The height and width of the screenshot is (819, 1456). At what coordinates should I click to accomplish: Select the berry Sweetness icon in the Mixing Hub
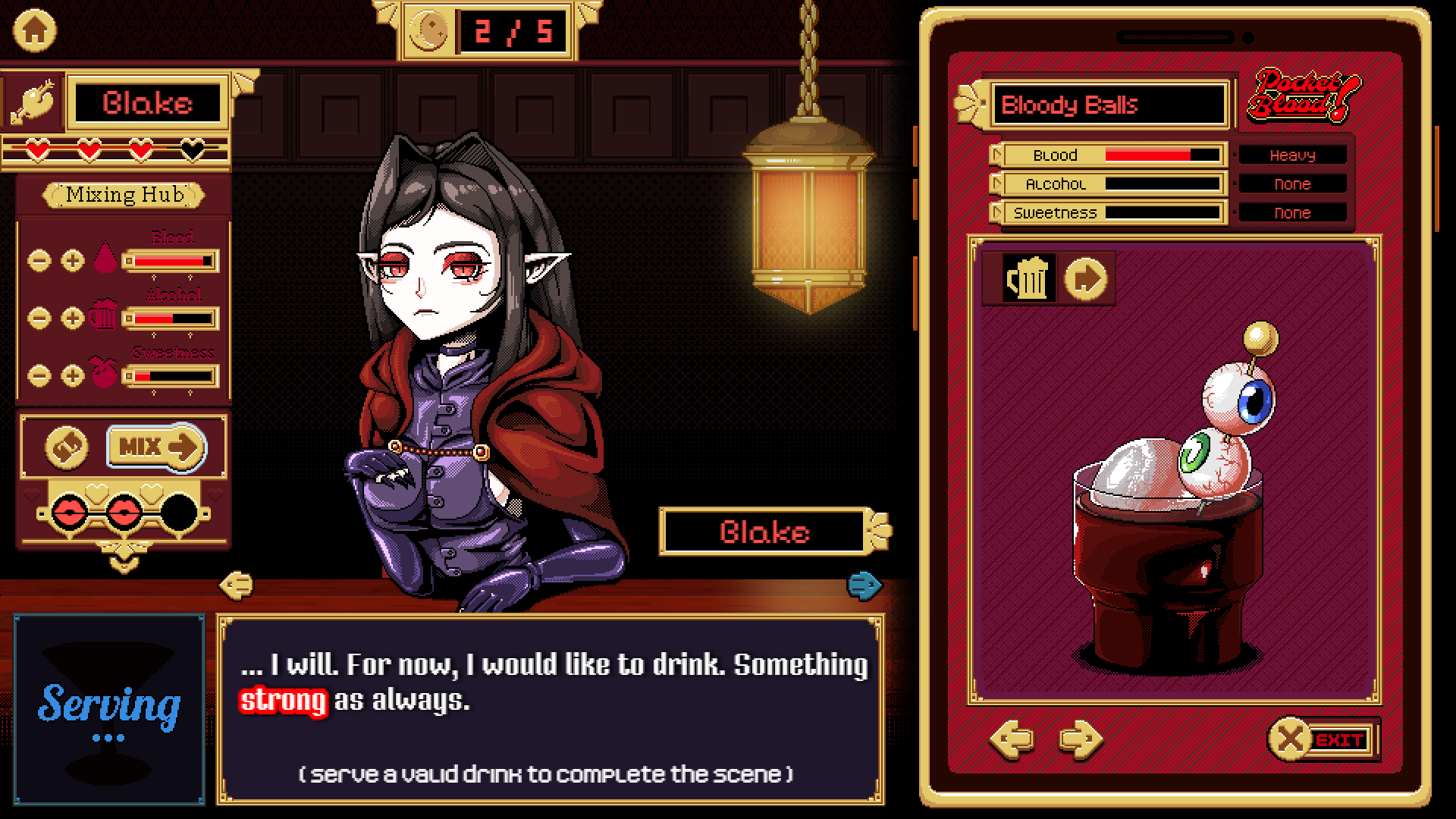102,375
